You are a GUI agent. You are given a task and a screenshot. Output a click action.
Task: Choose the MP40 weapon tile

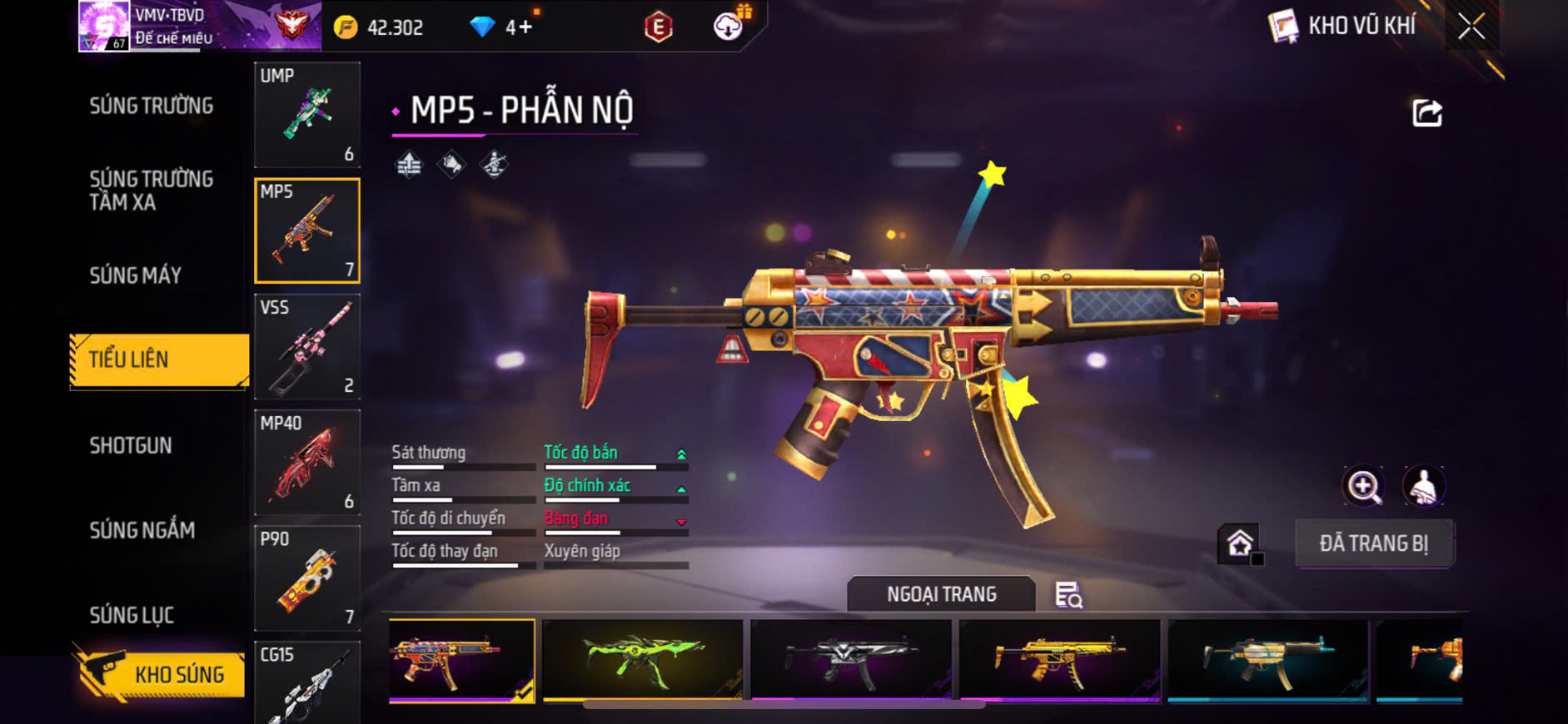tap(307, 462)
